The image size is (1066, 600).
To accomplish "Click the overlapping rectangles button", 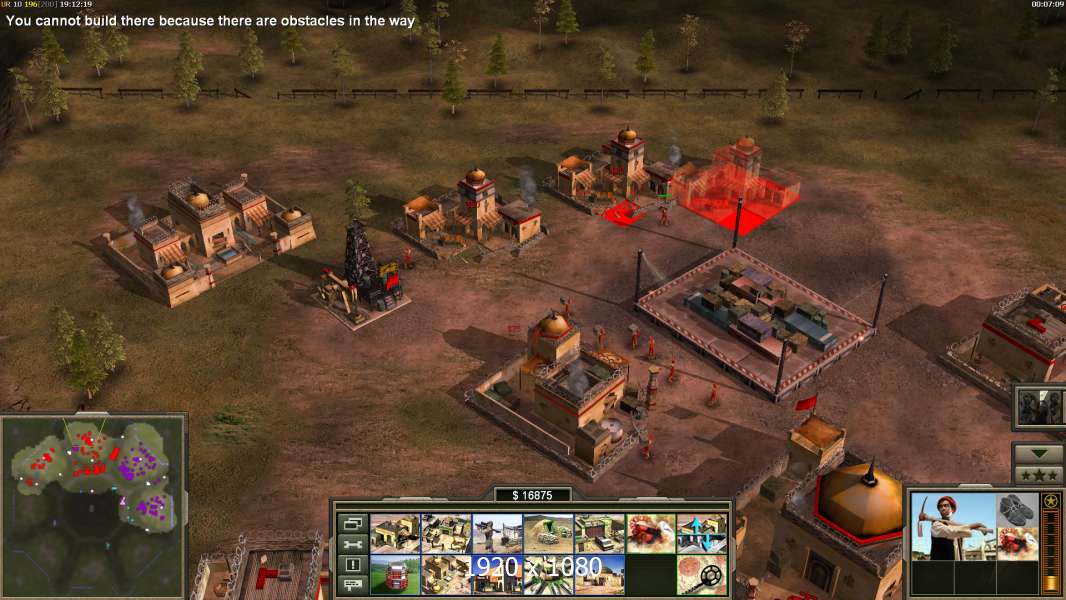I will click(x=352, y=523).
